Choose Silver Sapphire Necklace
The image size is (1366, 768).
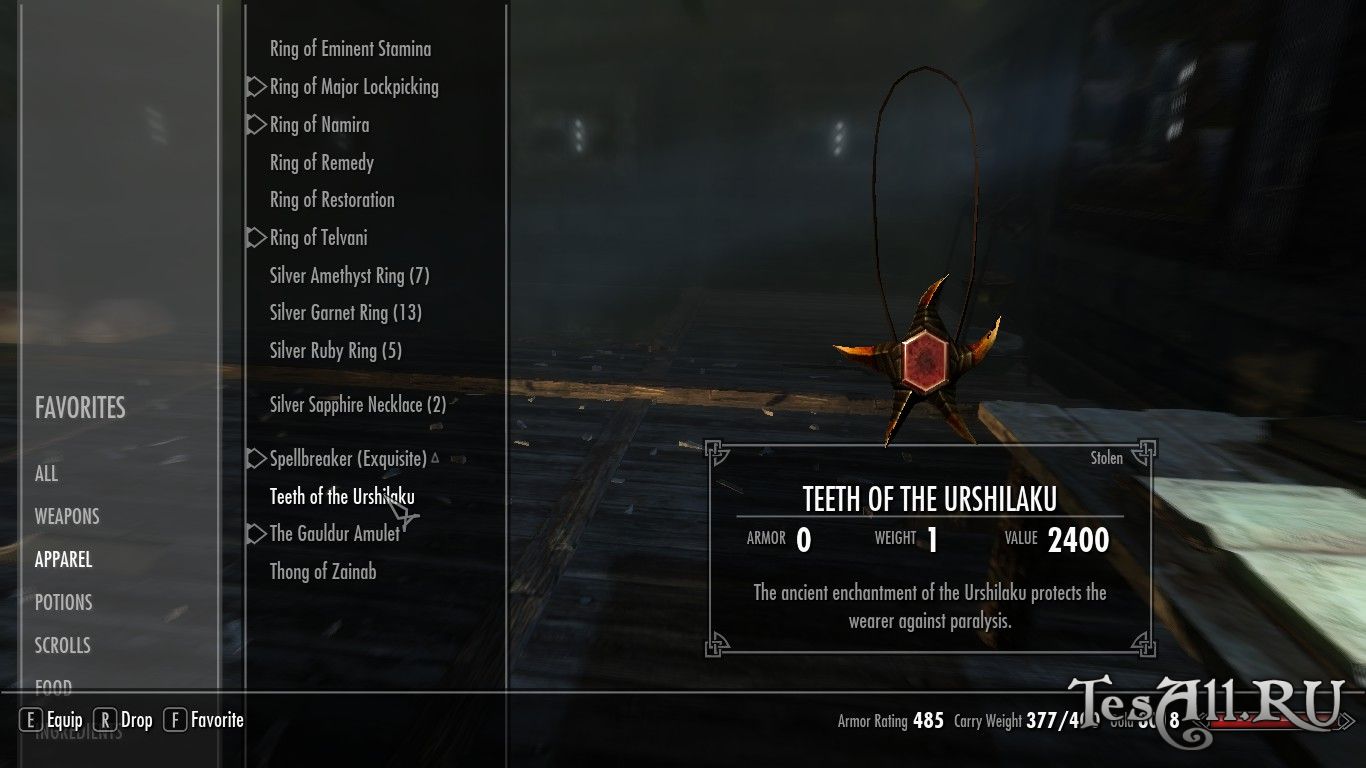pos(357,405)
